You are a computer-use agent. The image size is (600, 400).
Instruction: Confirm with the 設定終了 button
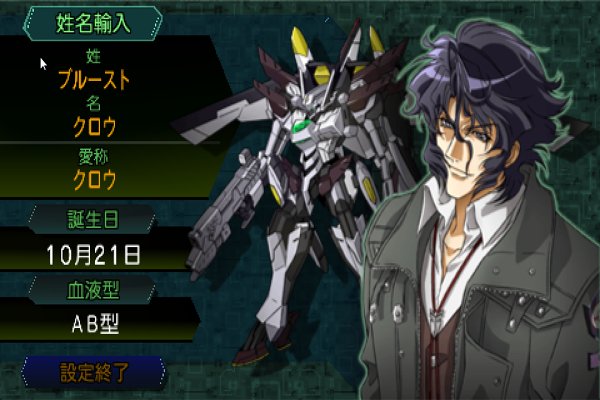94,372
